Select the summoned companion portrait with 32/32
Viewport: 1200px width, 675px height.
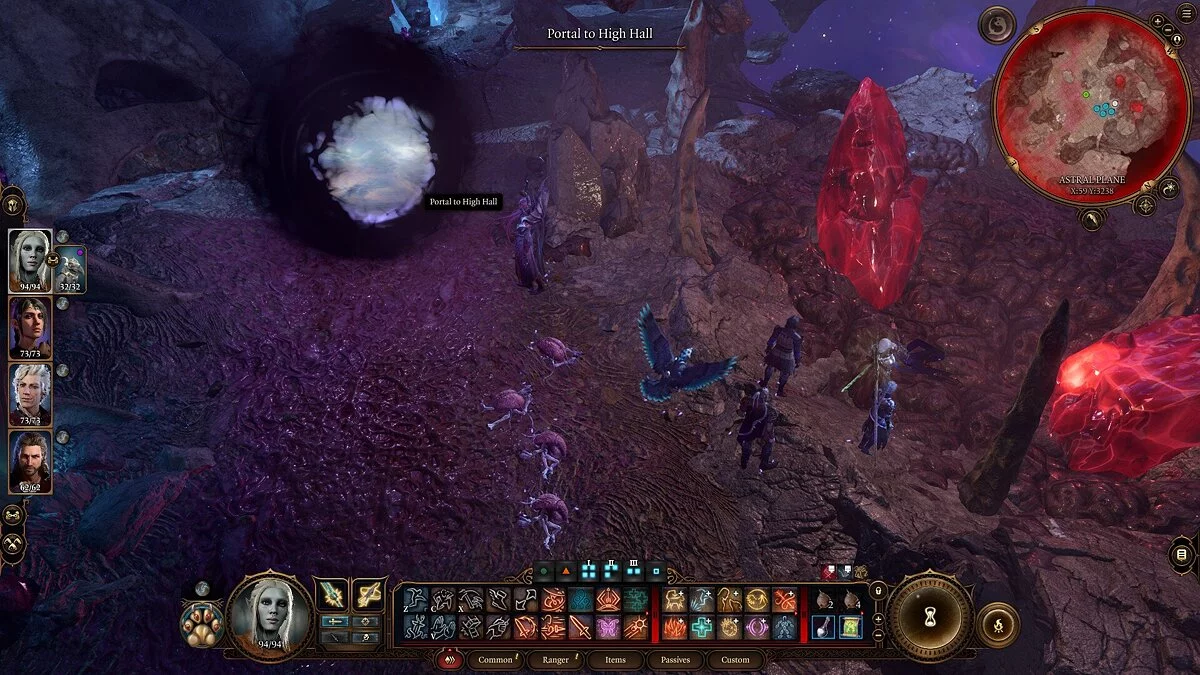[71, 268]
